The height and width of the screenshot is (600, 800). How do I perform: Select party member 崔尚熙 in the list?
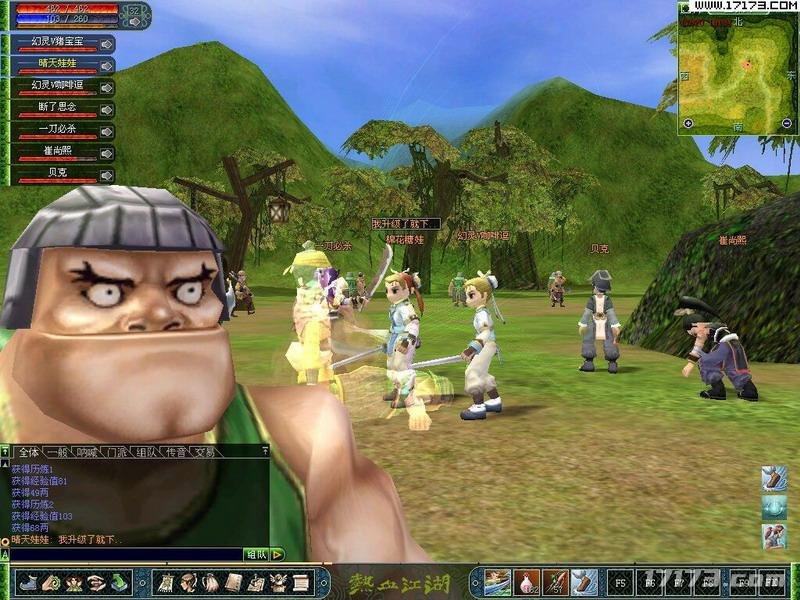(56, 153)
